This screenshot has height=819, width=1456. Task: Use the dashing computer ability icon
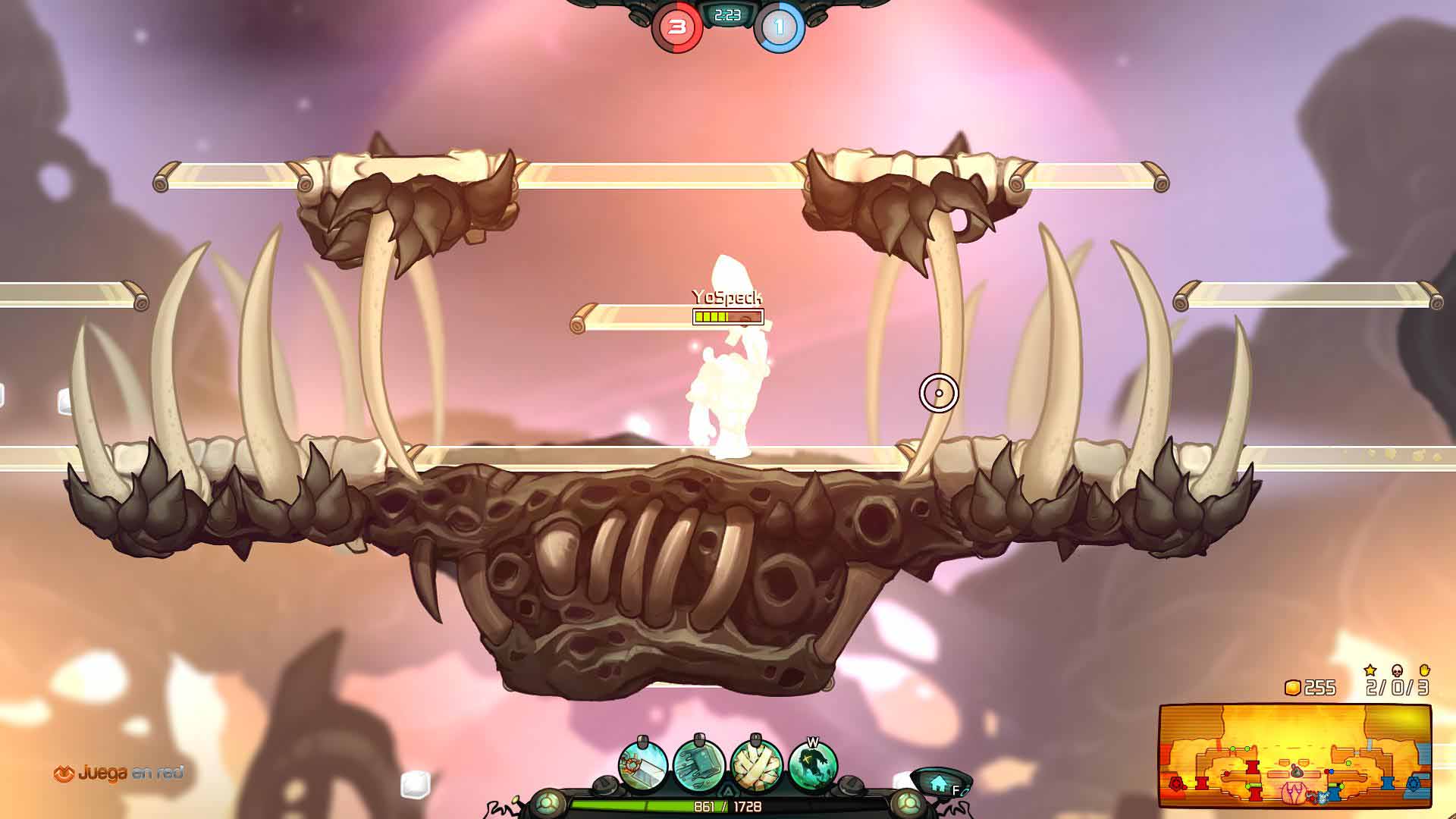point(699,766)
